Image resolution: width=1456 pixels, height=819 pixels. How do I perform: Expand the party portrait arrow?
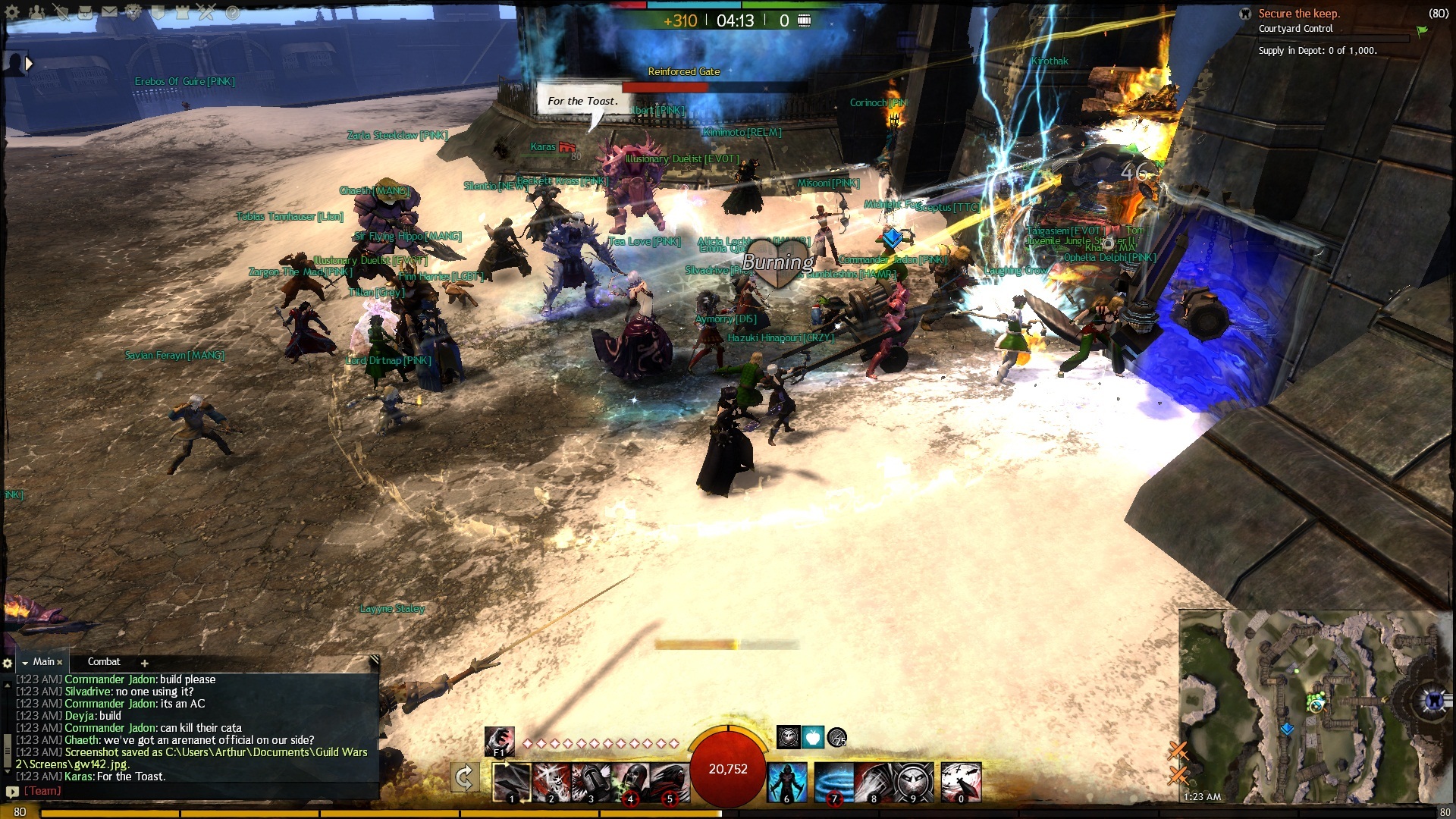29,64
